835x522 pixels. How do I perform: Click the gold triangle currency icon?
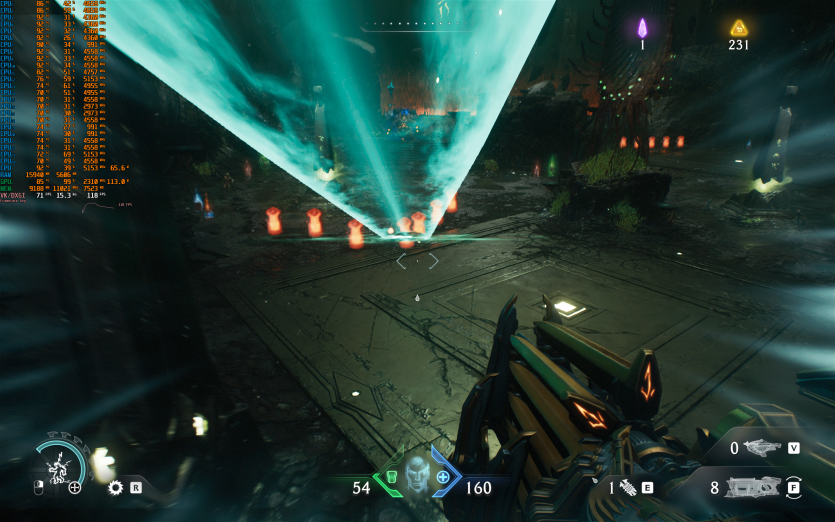pos(738,27)
